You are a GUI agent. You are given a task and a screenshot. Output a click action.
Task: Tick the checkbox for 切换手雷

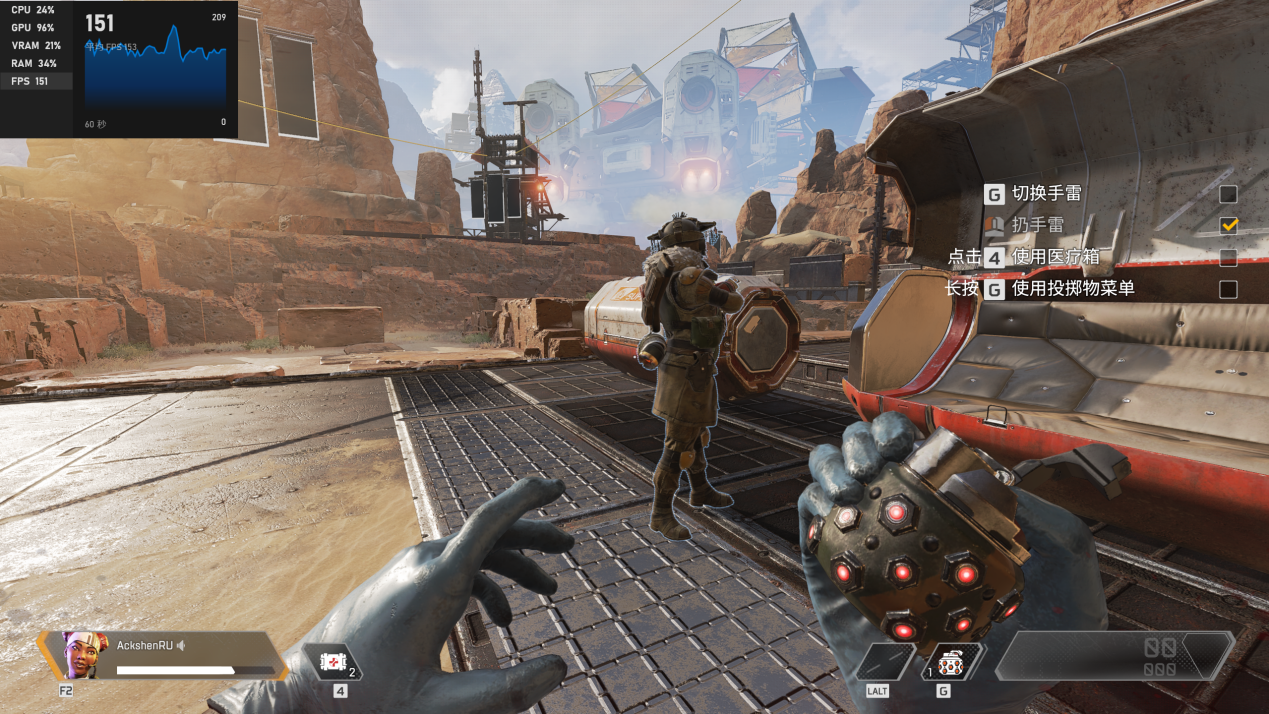pyautogui.click(x=1228, y=194)
